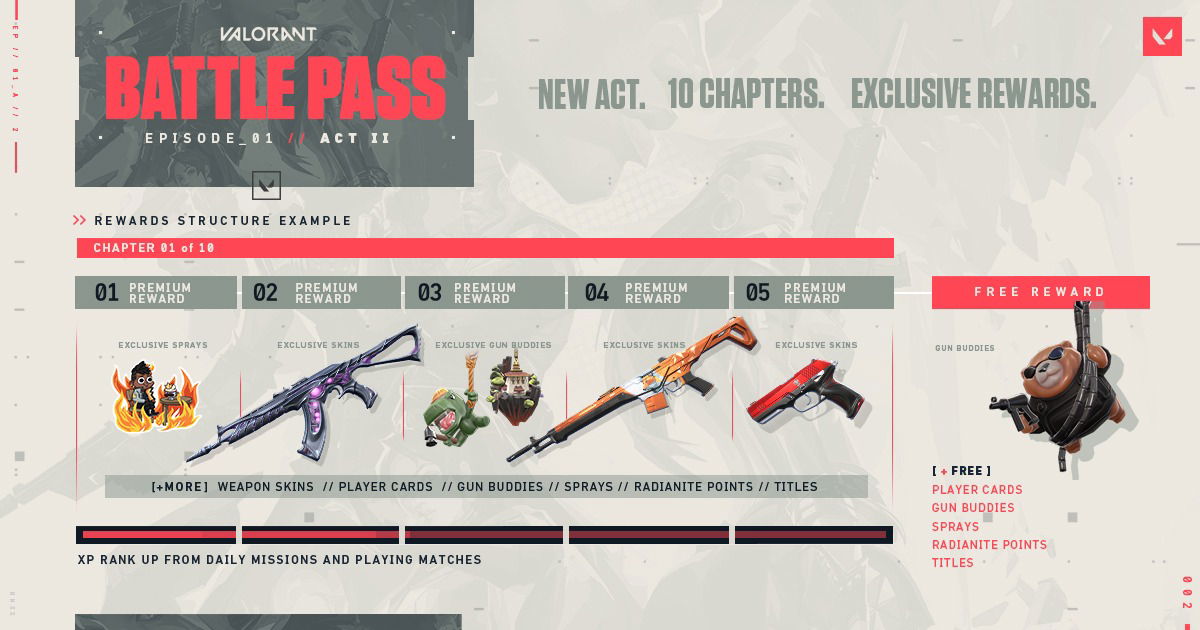This screenshot has width=1200, height=630.
Task: Click the red Valorant logo icon
Action: coord(1162,37)
